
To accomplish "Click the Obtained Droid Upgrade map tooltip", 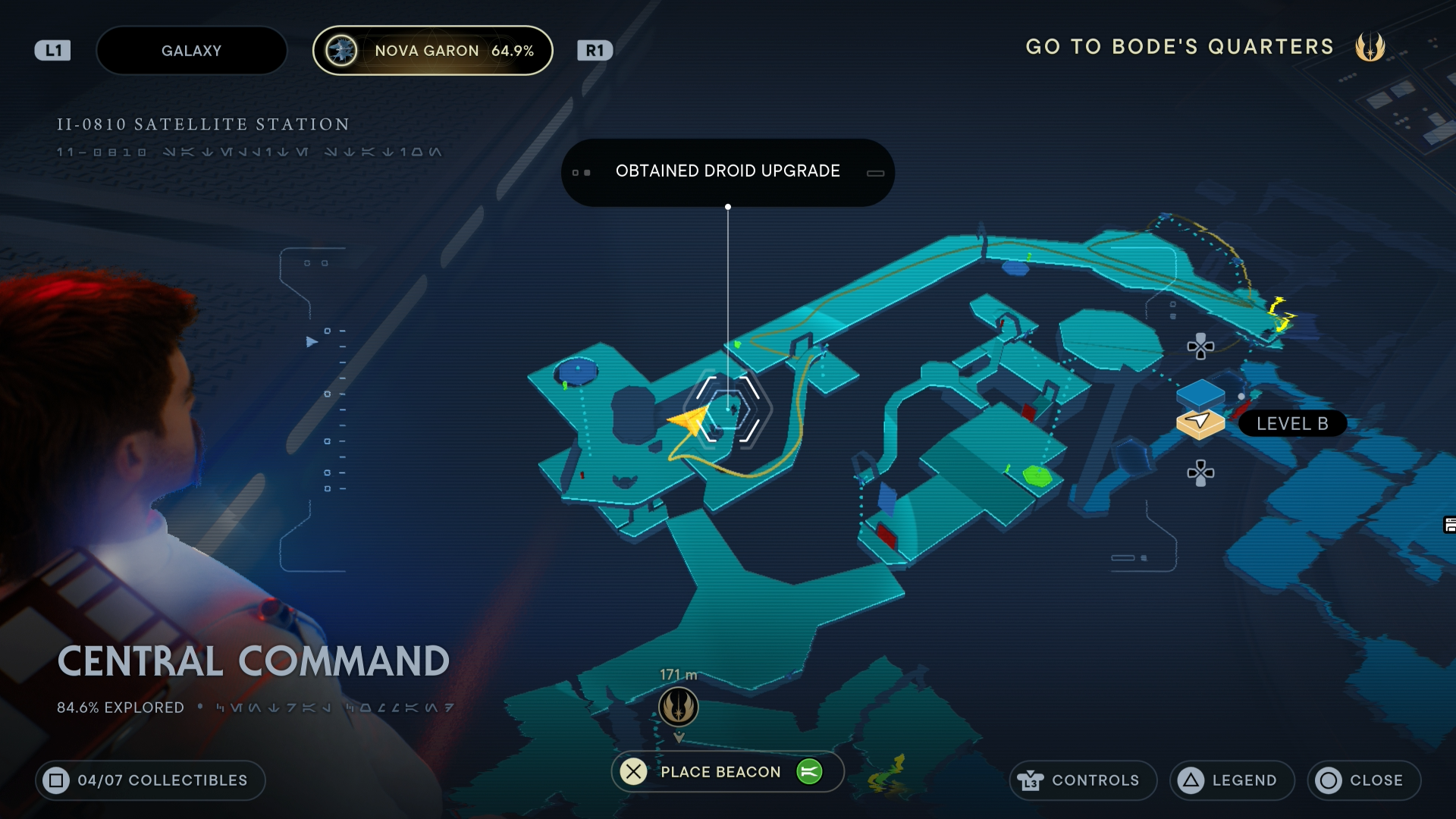I will point(727,172).
